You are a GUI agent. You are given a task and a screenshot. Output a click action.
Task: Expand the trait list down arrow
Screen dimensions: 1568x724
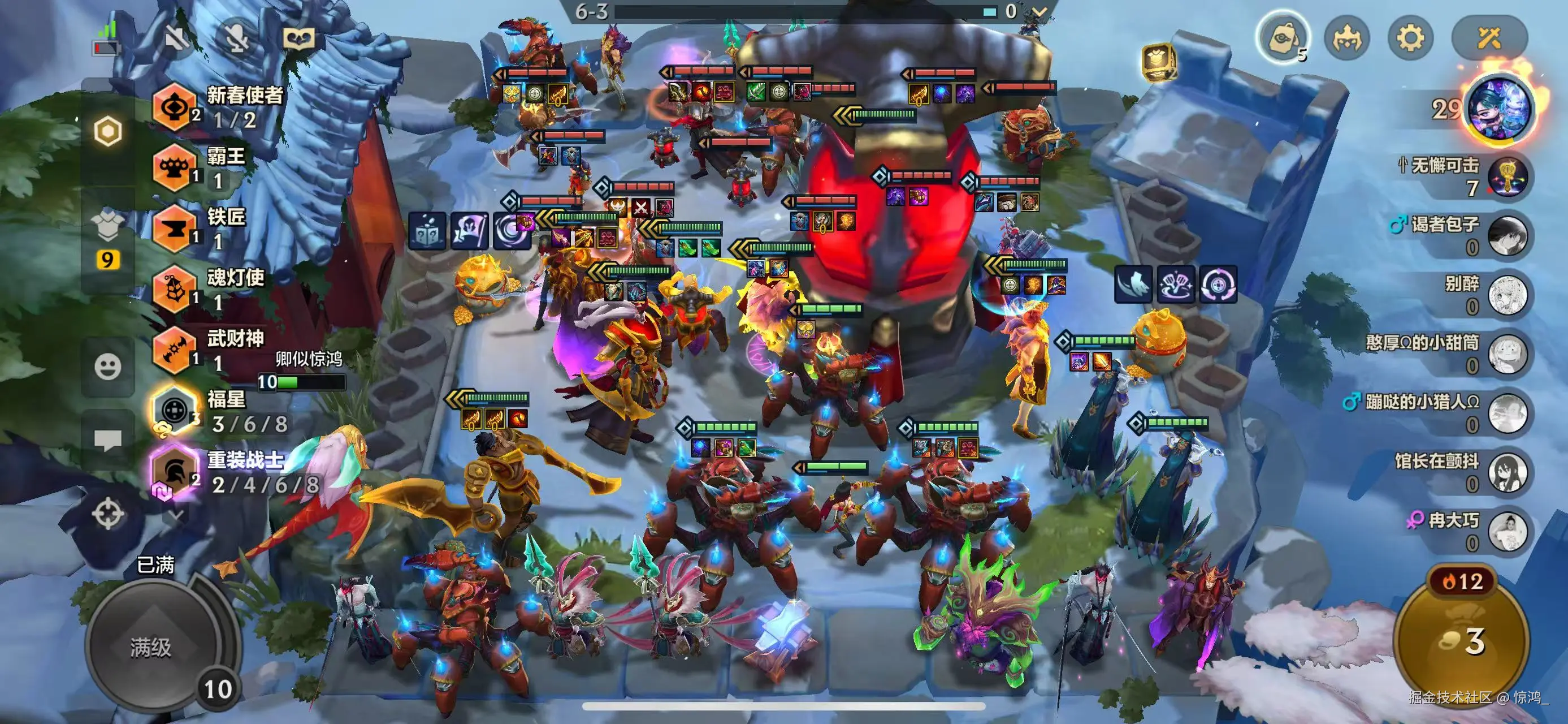pos(176,515)
